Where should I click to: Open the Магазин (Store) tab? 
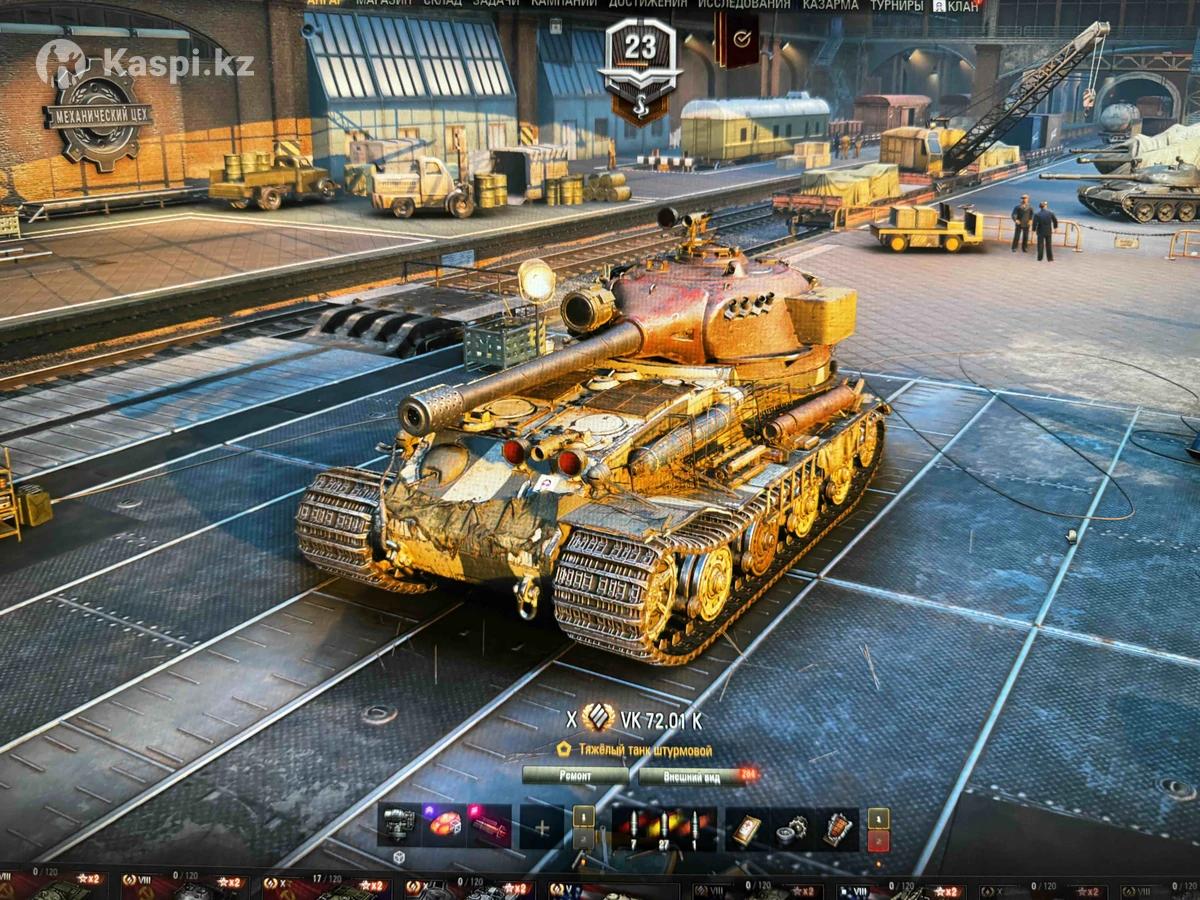382,5
